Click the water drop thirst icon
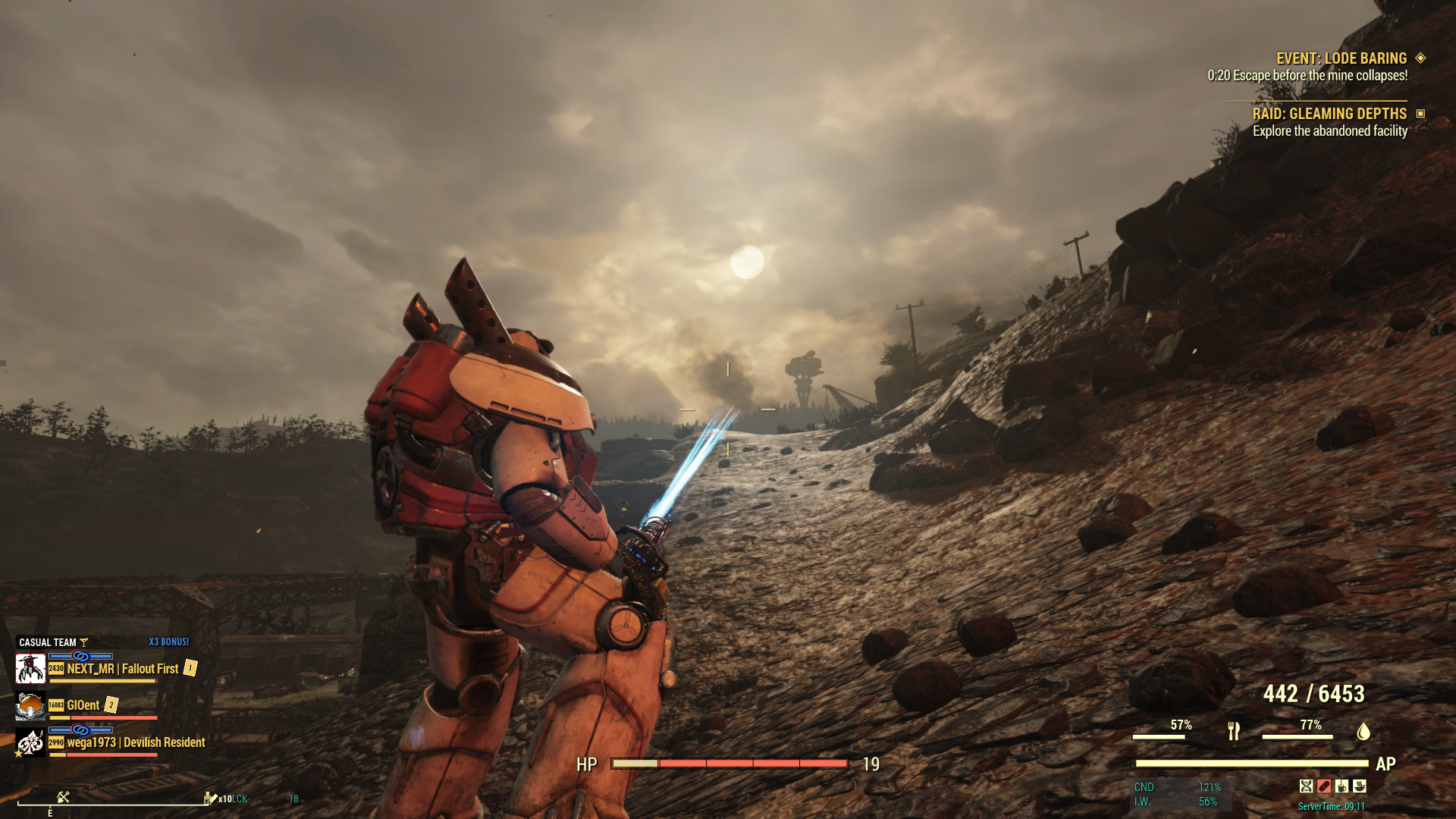The height and width of the screenshot is (819, 1456). pyautogui.click(x=1363, y=731)
